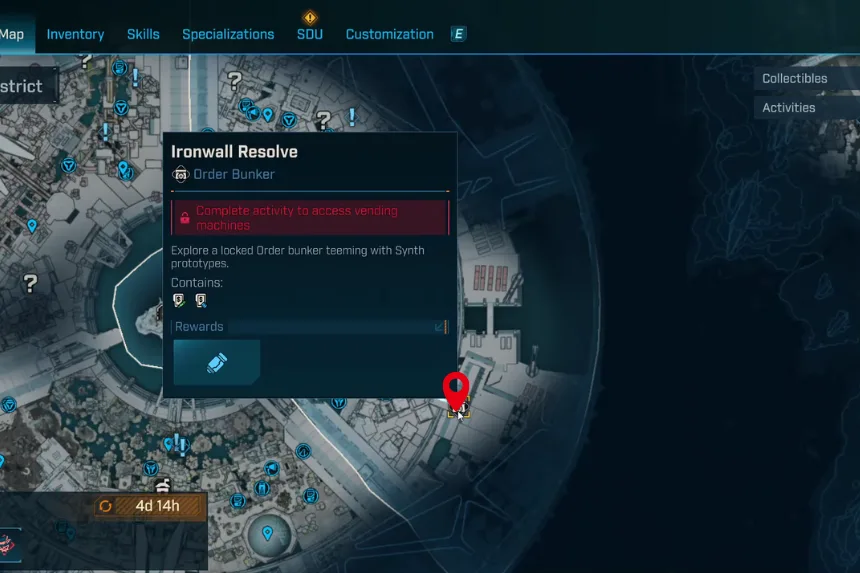Open the SDU tab
The height and width of the screenshot is (573, 860).
coord(310,34)
